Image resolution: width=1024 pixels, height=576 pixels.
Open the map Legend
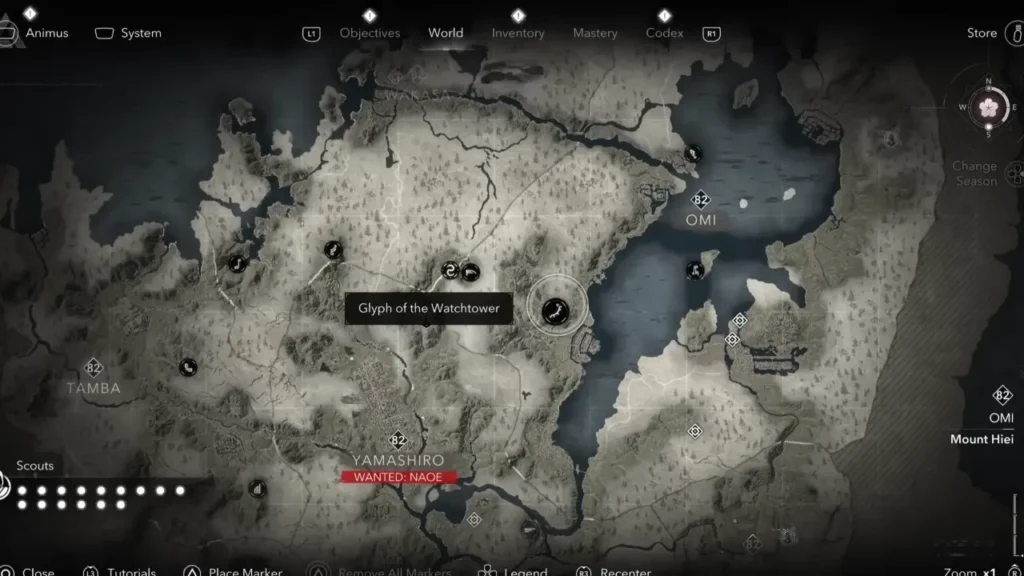click(x=525, y=572)
